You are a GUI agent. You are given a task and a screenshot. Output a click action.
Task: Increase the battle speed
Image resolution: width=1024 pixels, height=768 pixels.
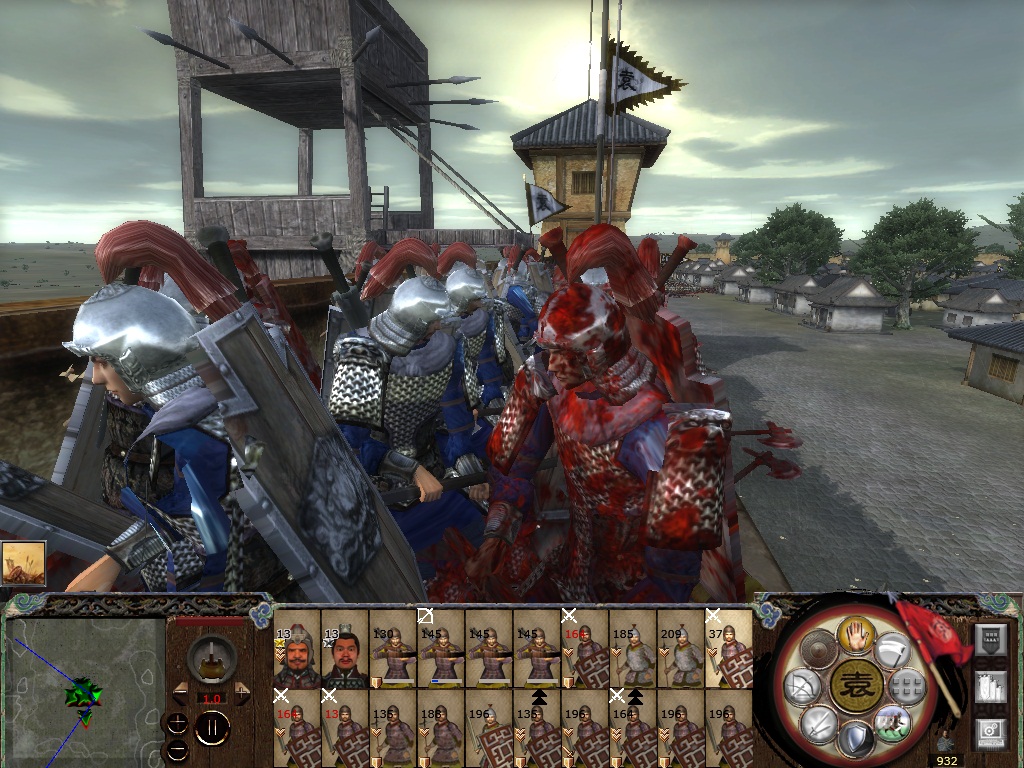click(241, 693)
